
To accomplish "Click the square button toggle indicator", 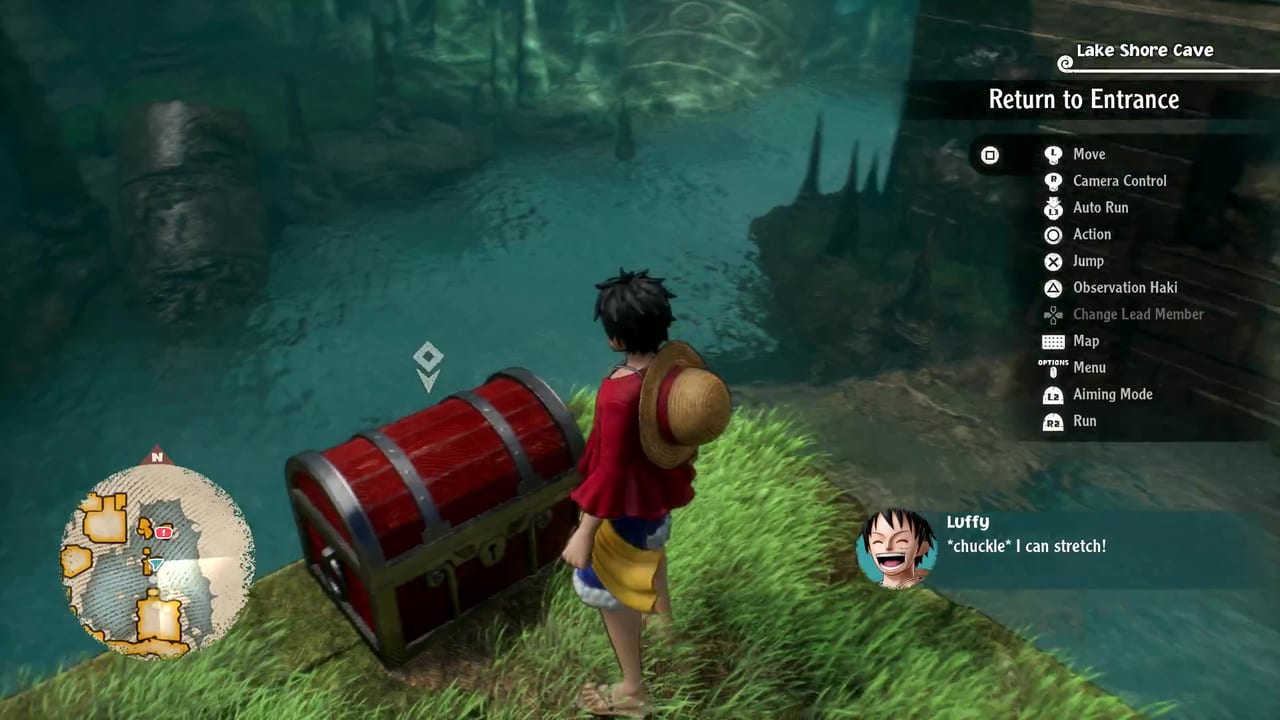I will 990,155.
